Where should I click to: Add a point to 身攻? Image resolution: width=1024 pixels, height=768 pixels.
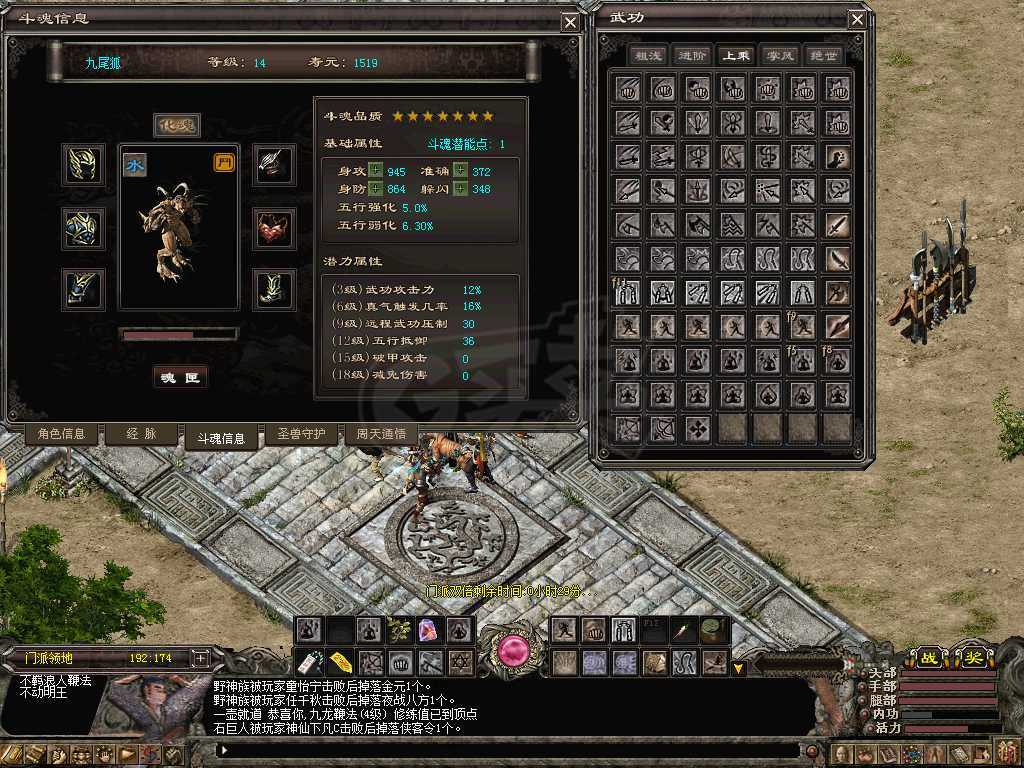coord(376,171)
